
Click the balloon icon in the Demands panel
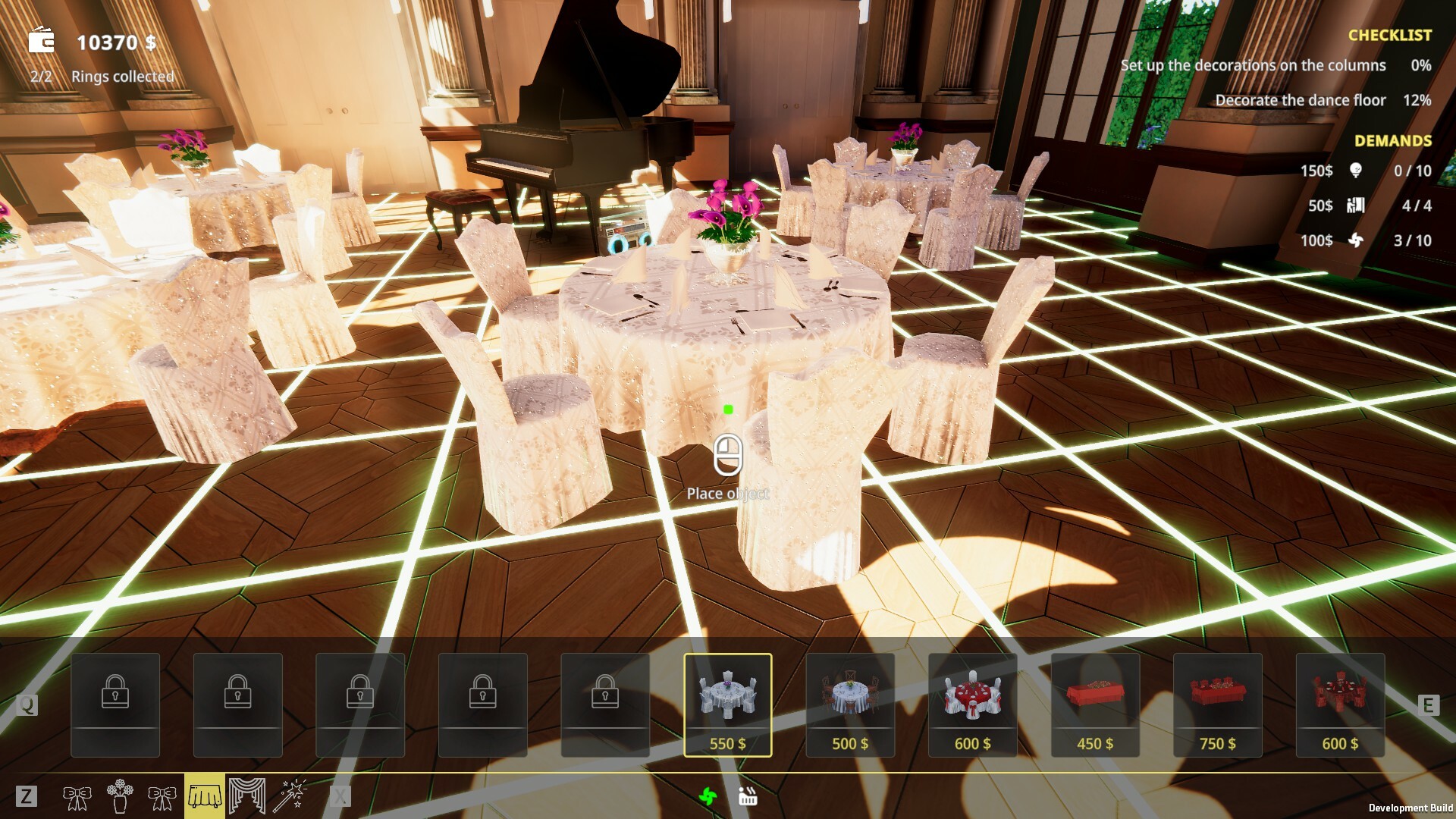(x=1356, y=171)
